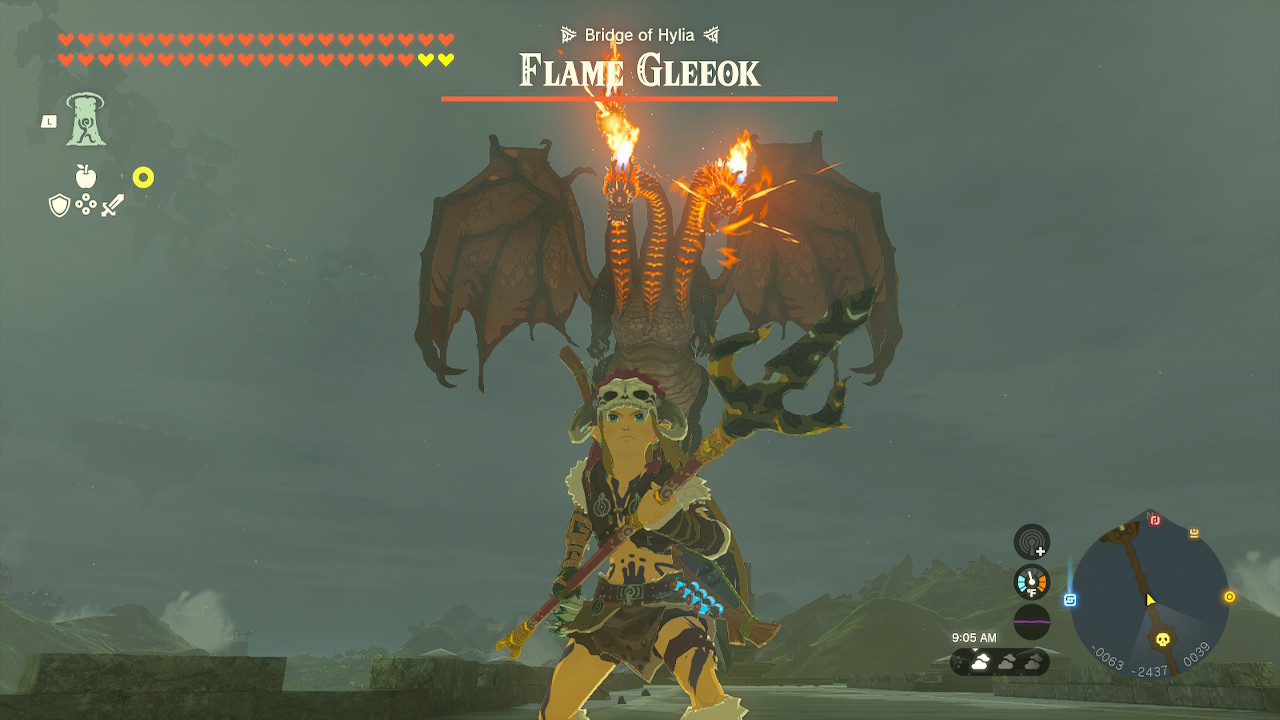Click the purple noise level meter
The image size is (1280, 720).
pos(1031,621)
